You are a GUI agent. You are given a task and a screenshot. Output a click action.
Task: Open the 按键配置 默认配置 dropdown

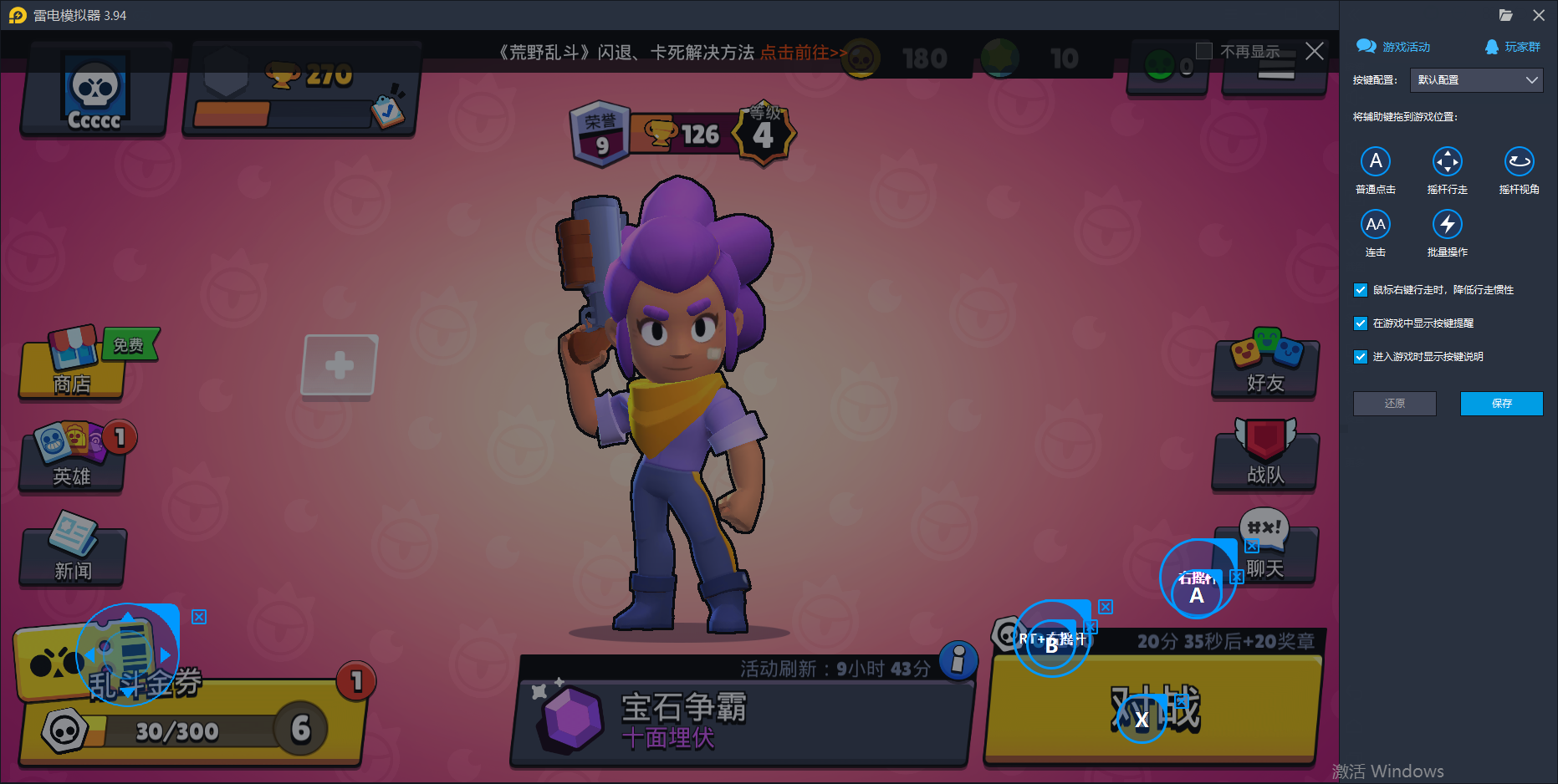tap(1476, 80)
